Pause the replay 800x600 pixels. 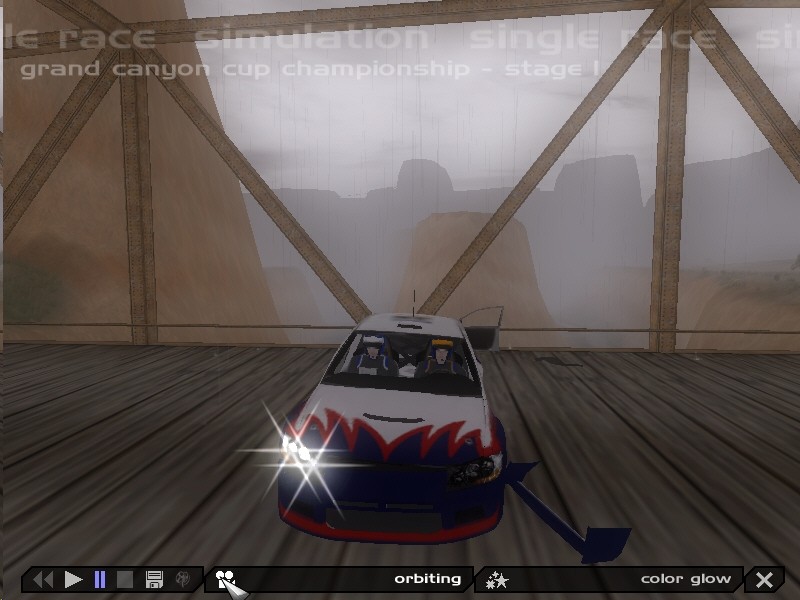[99, 579]
